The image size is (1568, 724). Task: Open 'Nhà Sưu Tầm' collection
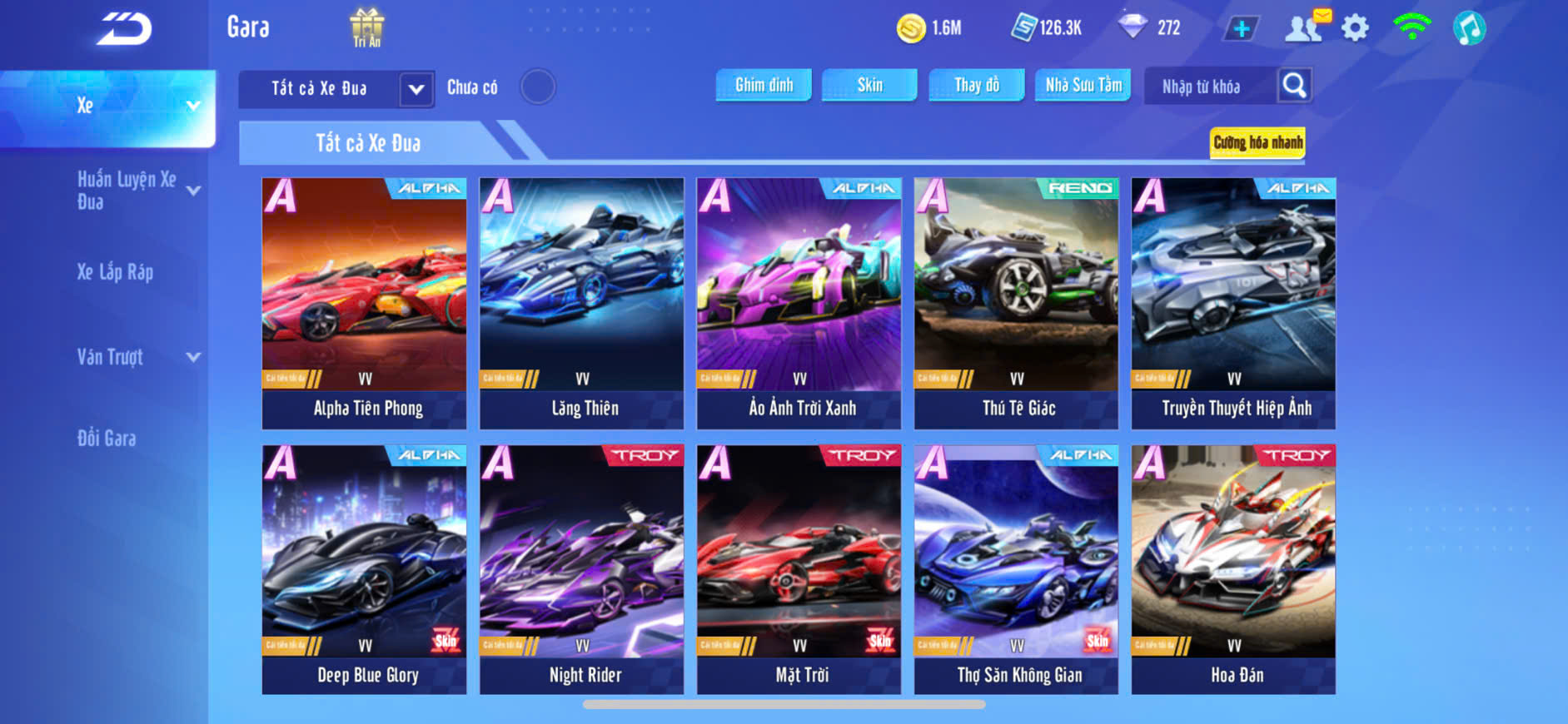coord(1083,85)
